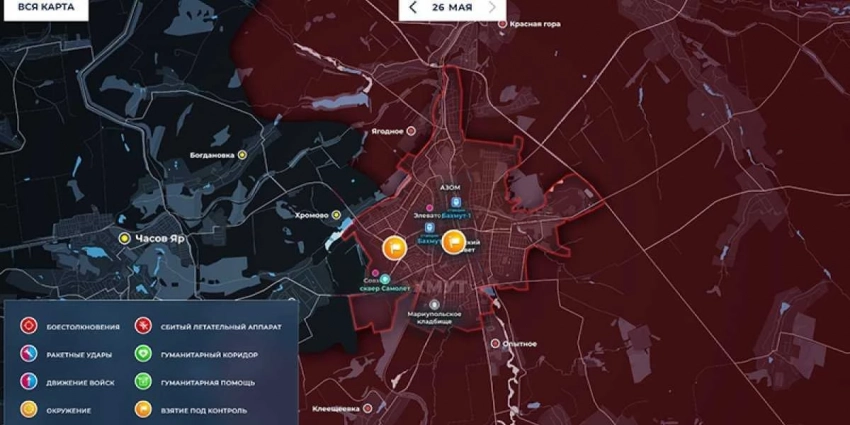Viewport: 850px width, 425px height.
Task: Choose the Гуманитарная помощь legend entry
Action: 144,382
